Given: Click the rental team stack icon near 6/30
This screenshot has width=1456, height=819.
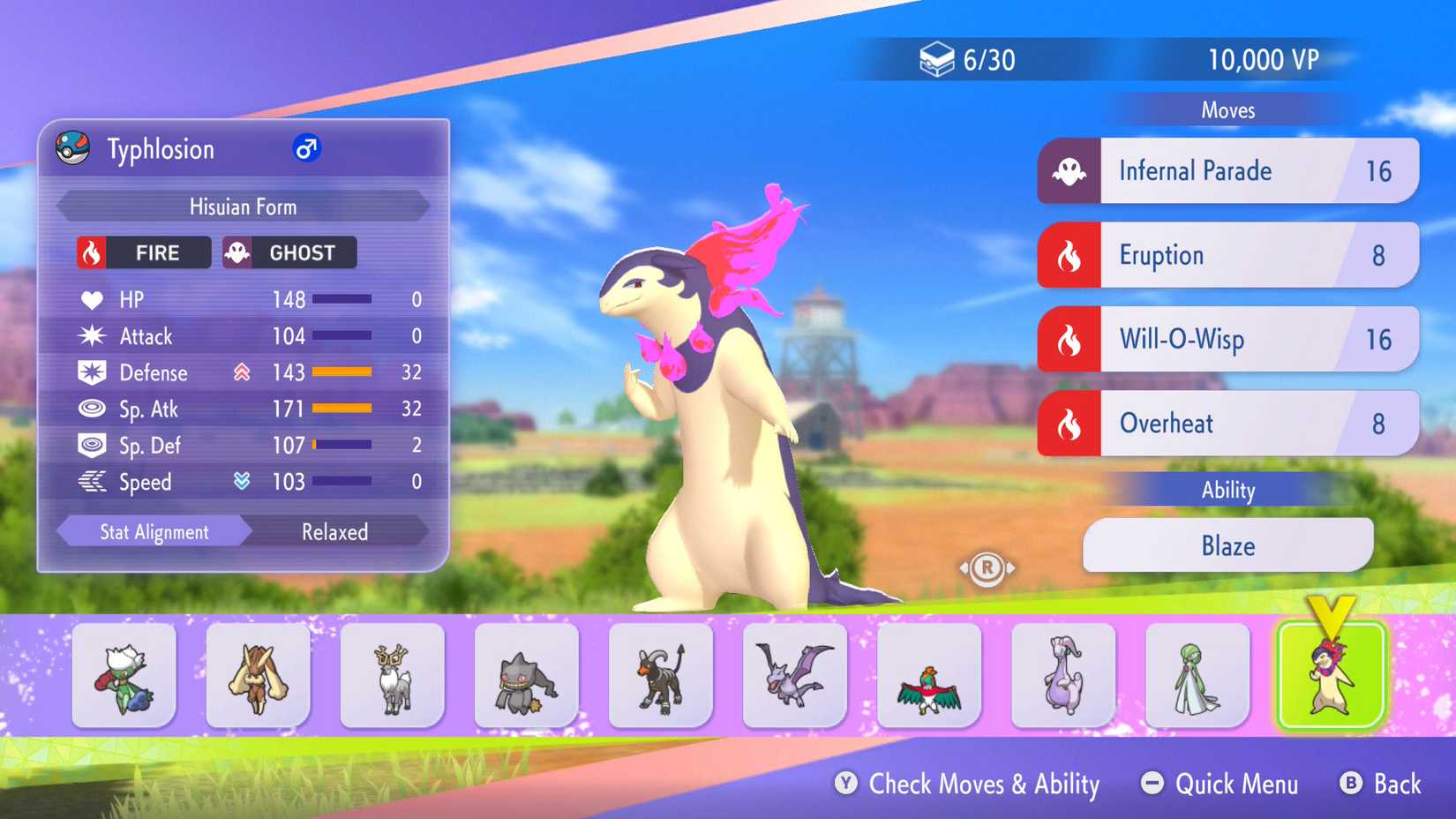Looking at the screenshot, I should (939, 58).
